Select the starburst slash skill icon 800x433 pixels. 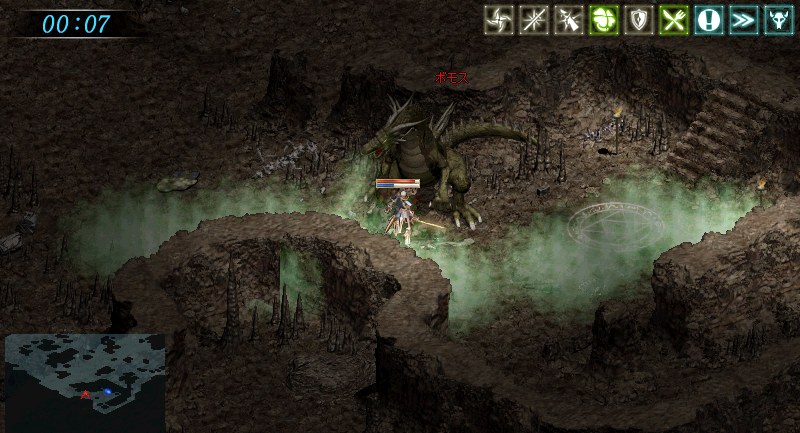coord(534,20)
